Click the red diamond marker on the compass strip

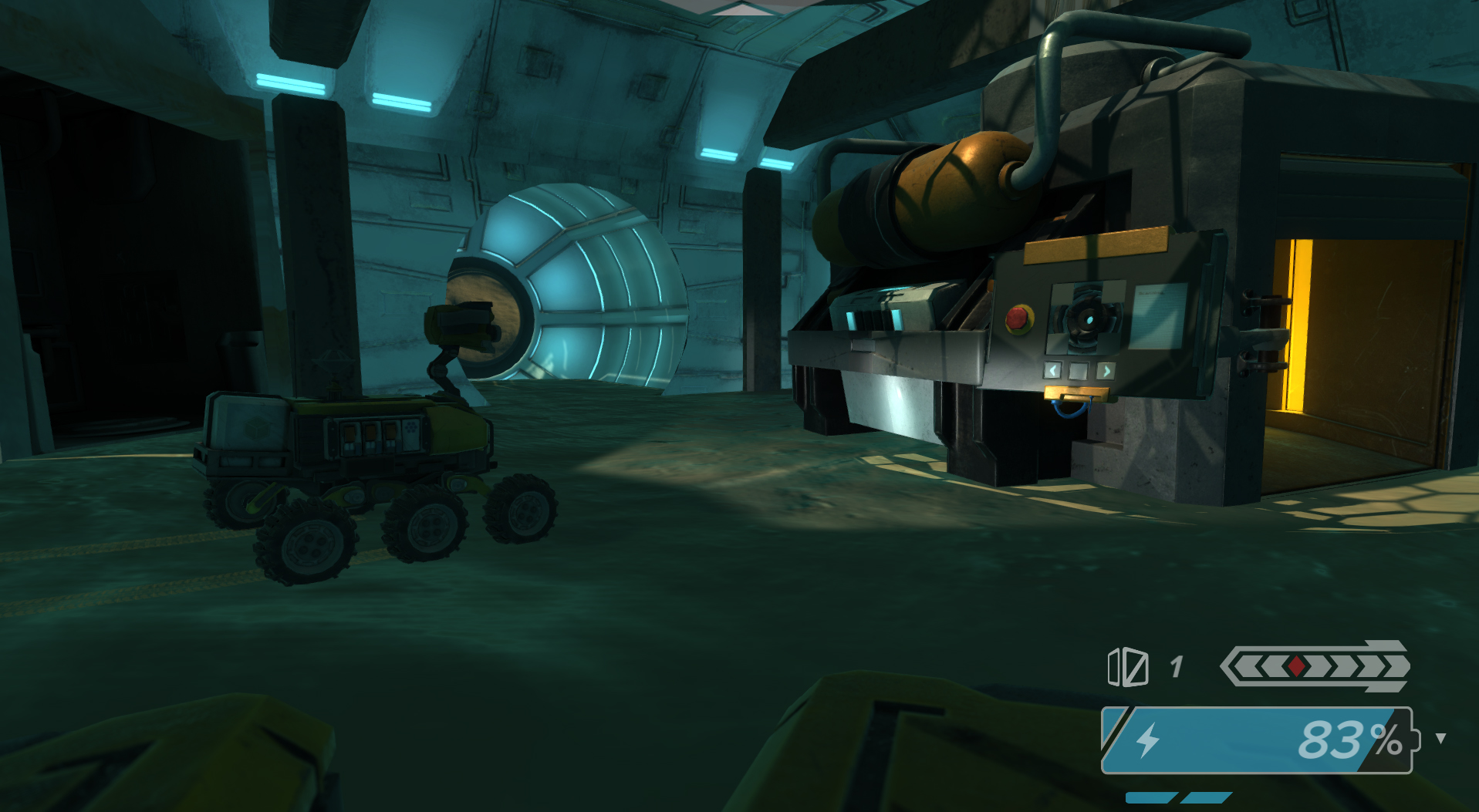coord(1295,666)
